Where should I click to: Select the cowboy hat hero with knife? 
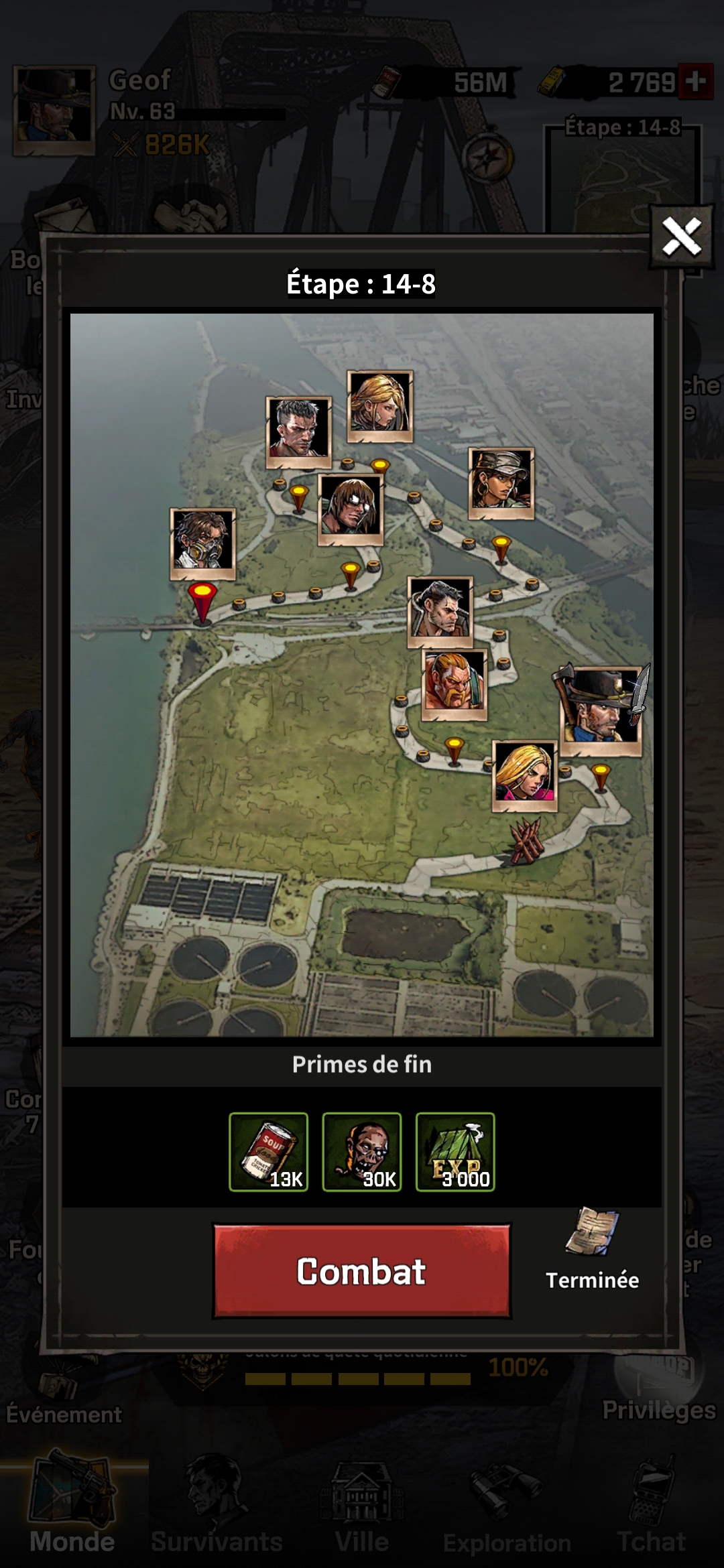pyautogui.click(x=600, y=711)
